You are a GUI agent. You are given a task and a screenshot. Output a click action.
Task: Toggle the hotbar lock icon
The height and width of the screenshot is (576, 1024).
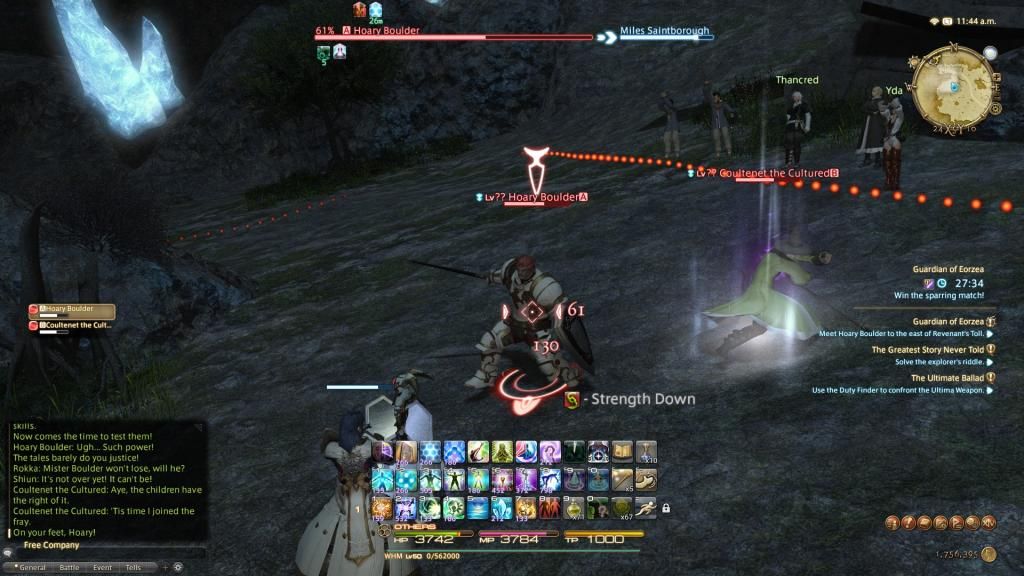tap(666, 508)
